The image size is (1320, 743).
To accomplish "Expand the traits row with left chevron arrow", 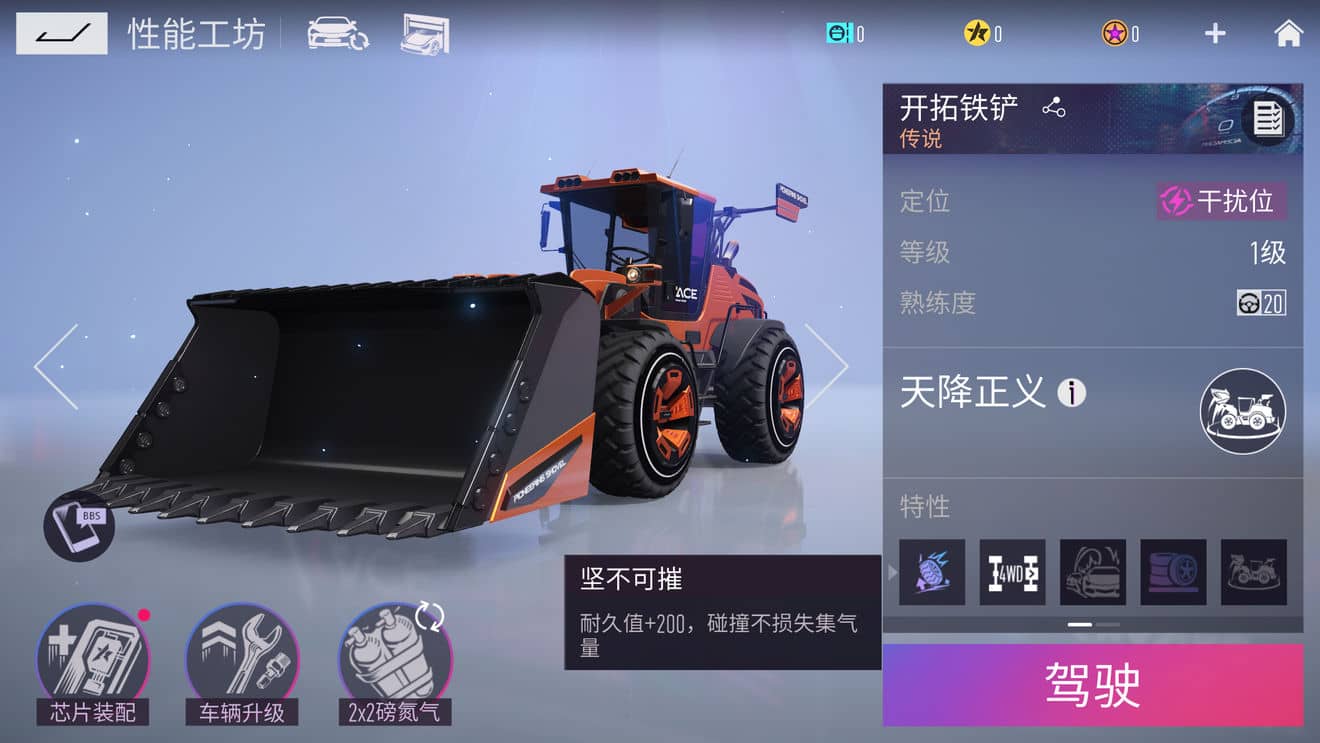I will pyautogui.click(x=890, y=572).
